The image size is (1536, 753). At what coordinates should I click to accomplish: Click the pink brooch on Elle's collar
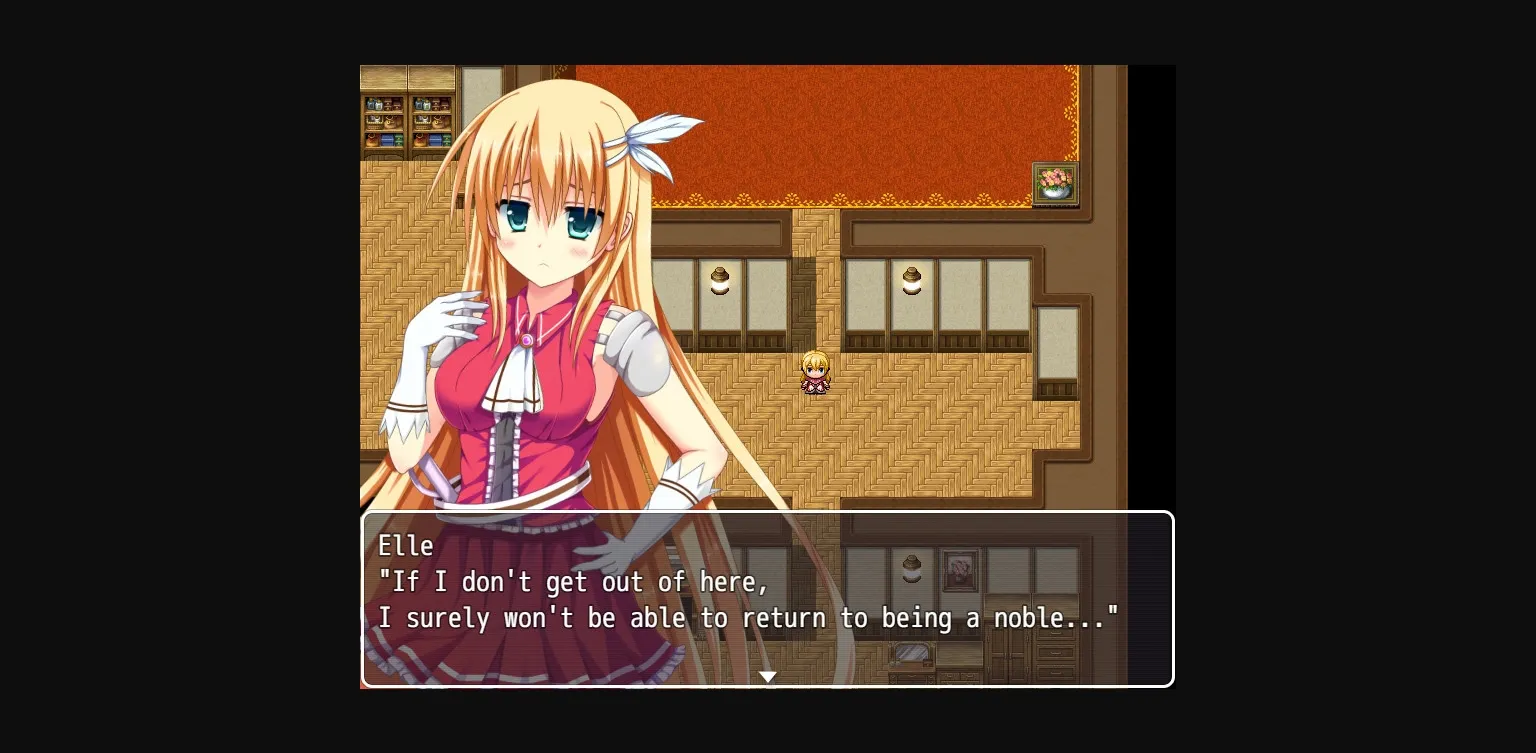[524, 340]
